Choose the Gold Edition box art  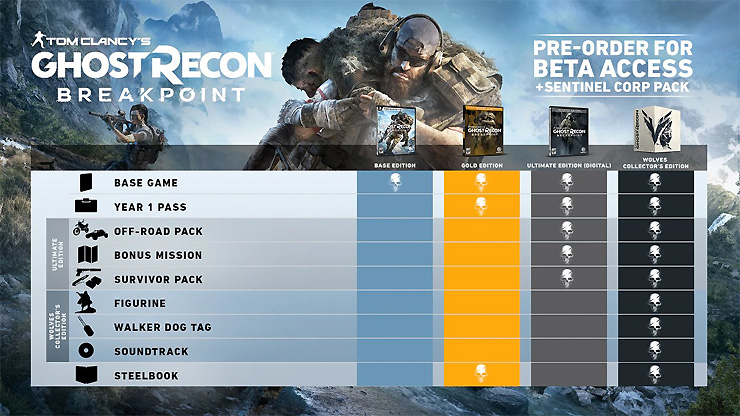481,130
